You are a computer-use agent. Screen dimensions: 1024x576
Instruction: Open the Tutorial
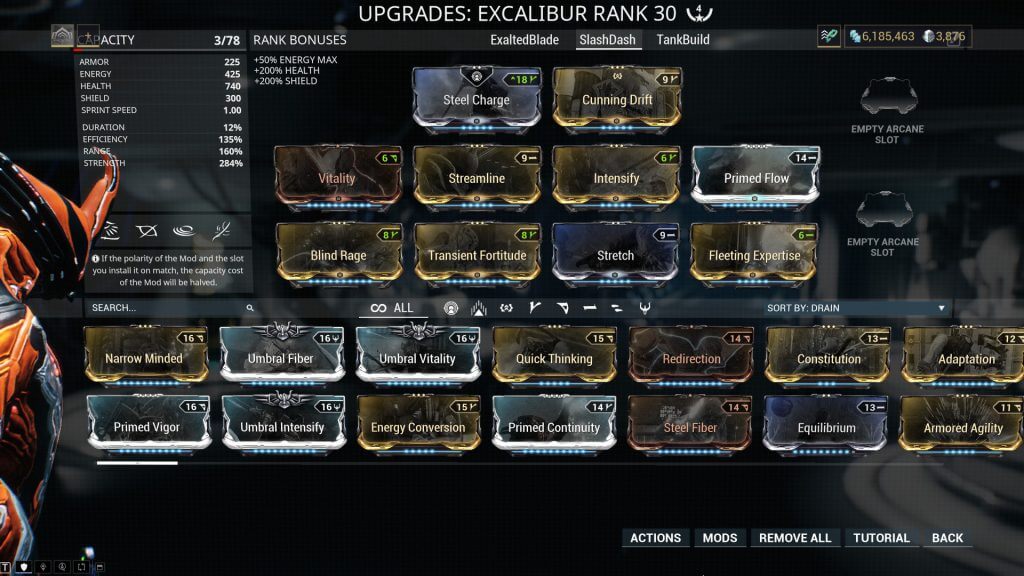(881, 538)
